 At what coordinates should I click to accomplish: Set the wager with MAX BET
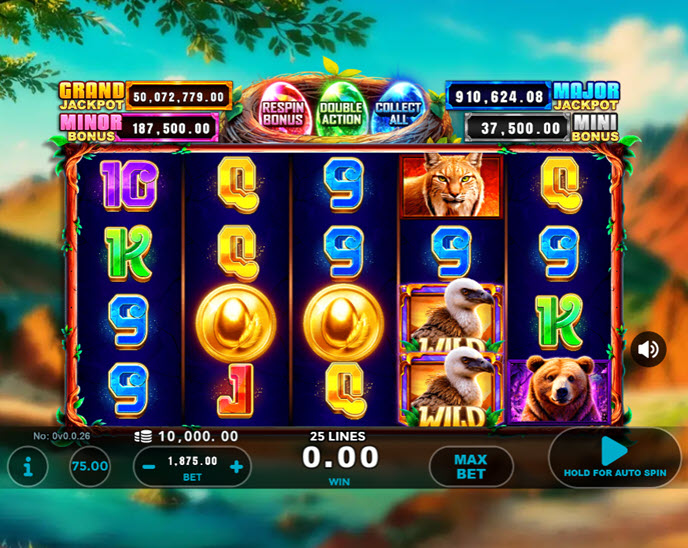click(x=470, y=466)
